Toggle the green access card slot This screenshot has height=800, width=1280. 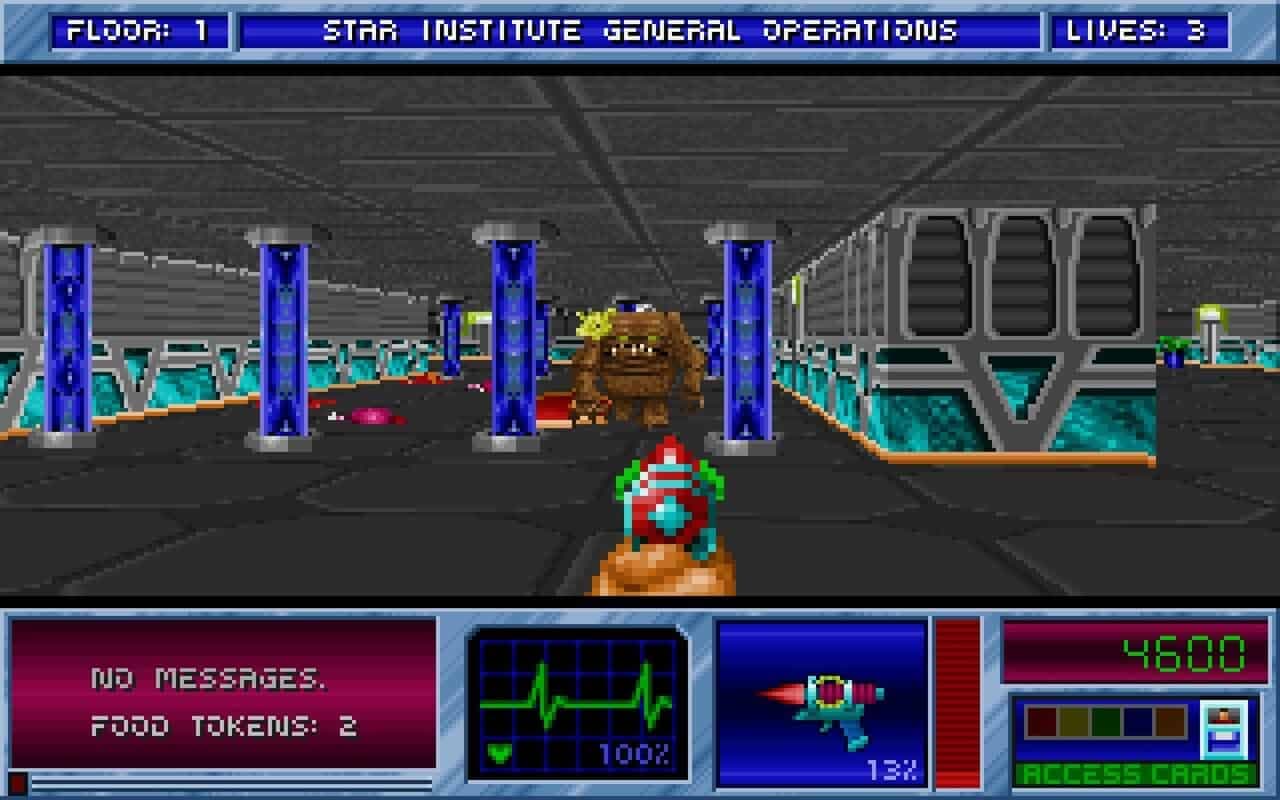point(1105,722)
